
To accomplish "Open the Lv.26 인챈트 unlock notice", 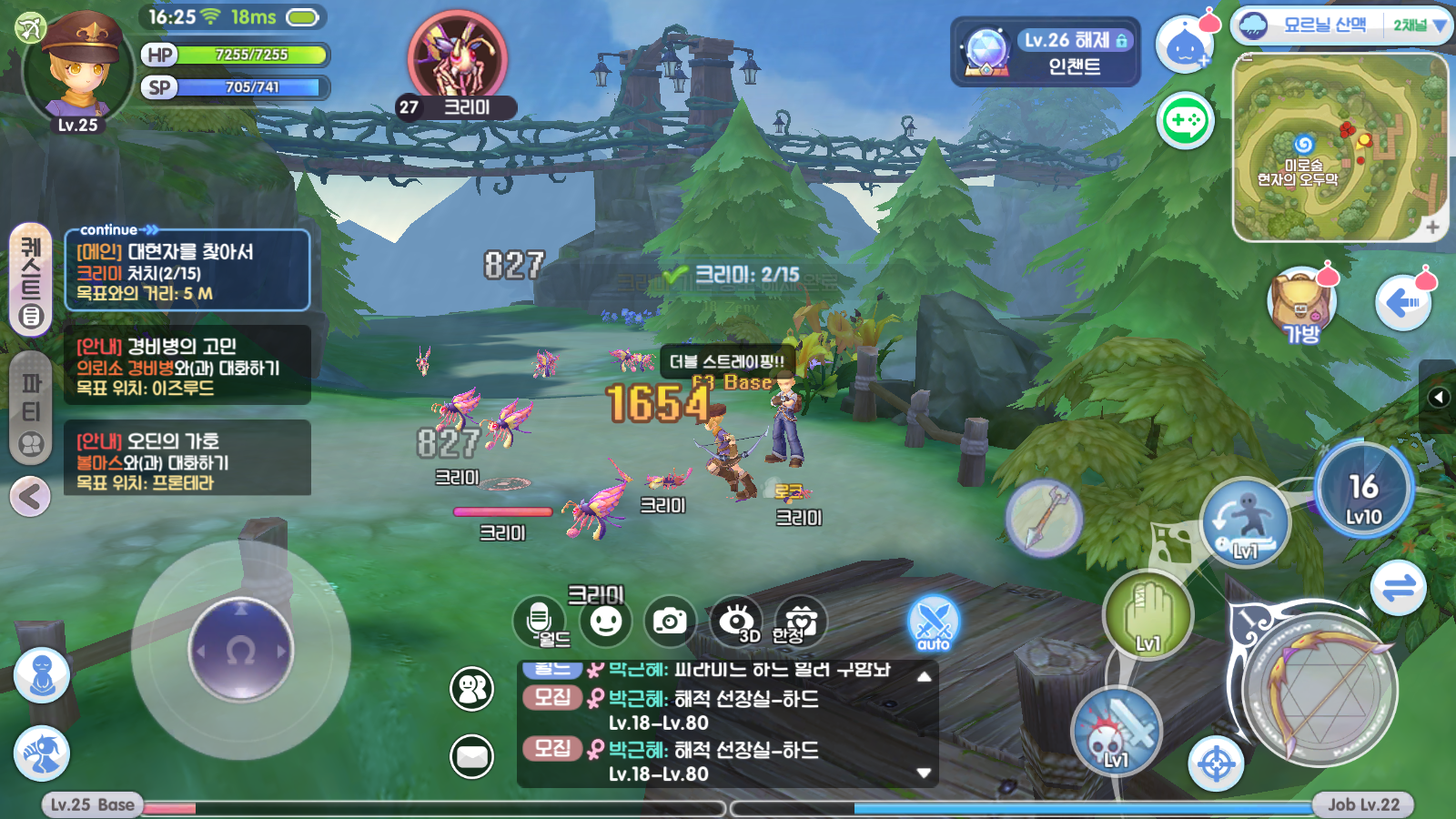I will 1045,53.
